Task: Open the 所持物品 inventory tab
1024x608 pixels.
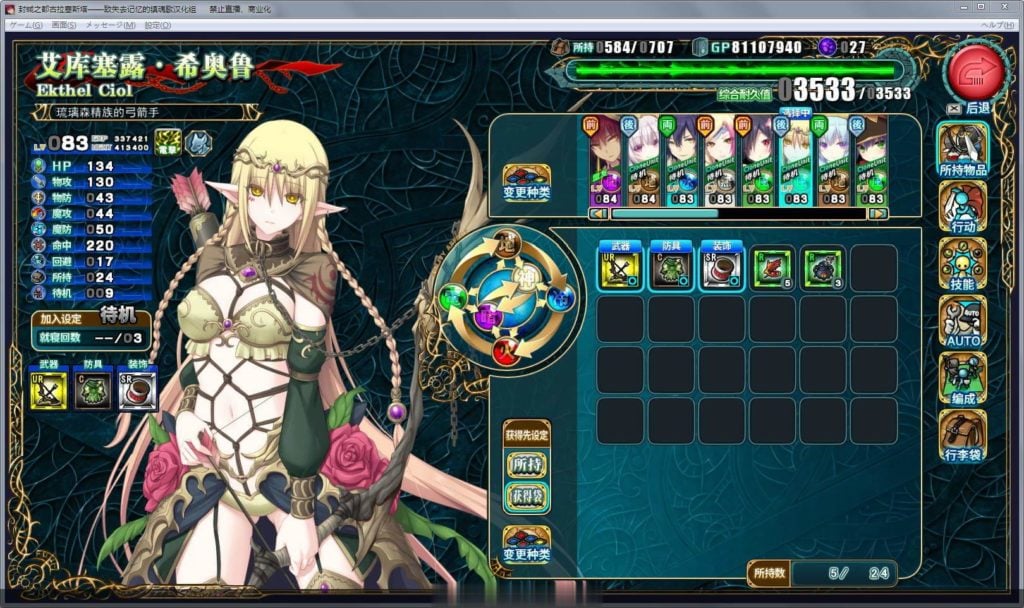Action: (x=962, y=150)
